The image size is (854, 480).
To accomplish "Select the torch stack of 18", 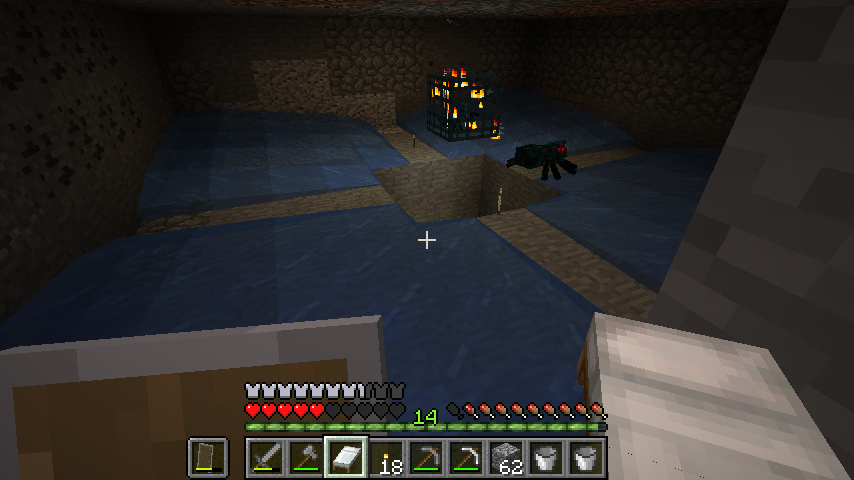I will click(x=386, y=458).
